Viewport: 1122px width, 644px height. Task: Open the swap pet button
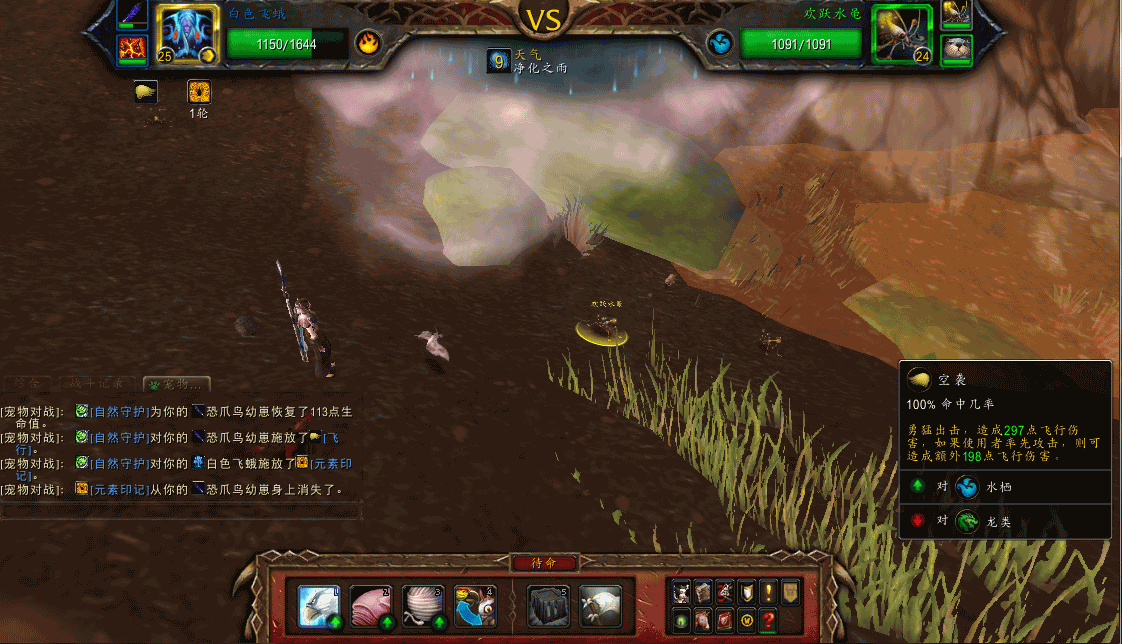point(475,606)
